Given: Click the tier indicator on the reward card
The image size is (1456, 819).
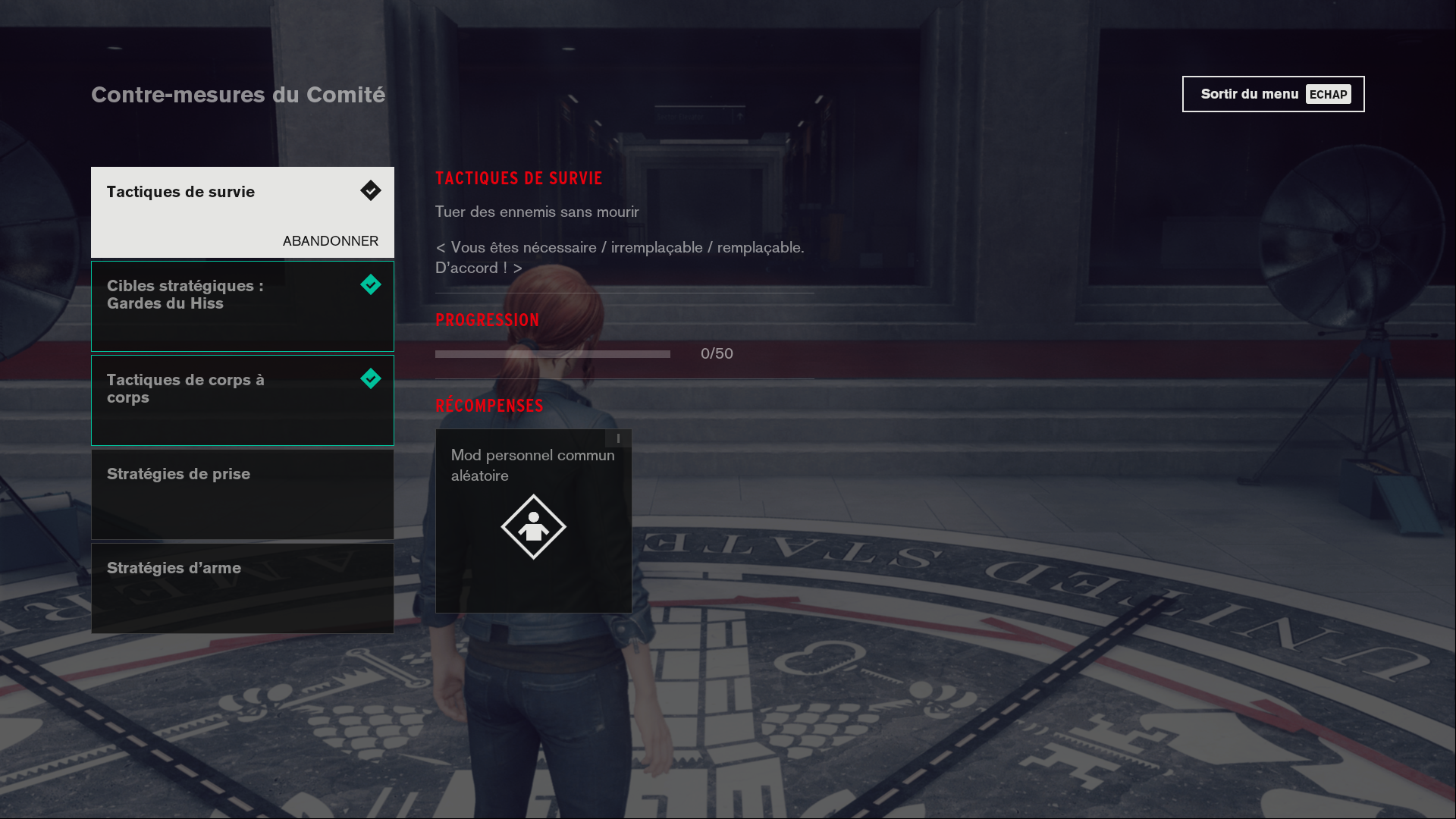Looking at the screenshot, I should coord(617,438).
